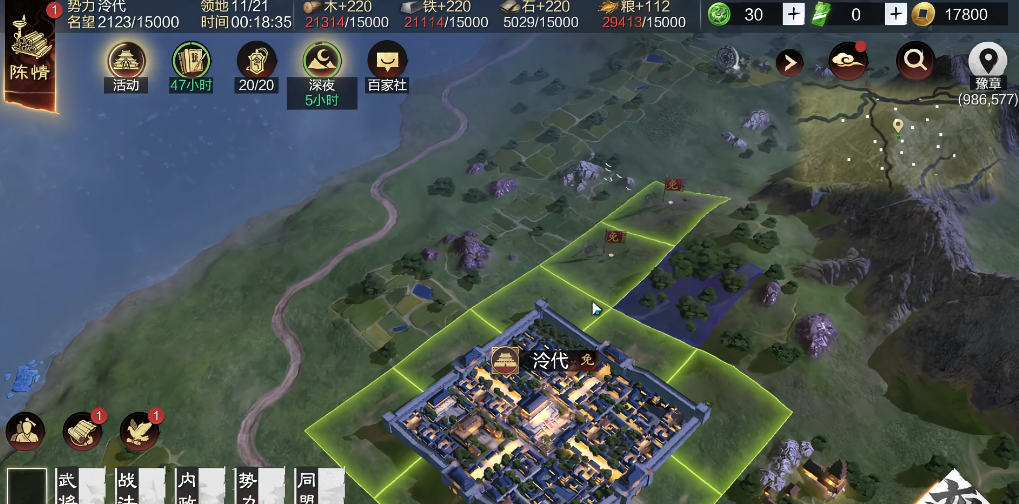Add green tickets with the plus button

click(x=896, y=14)
